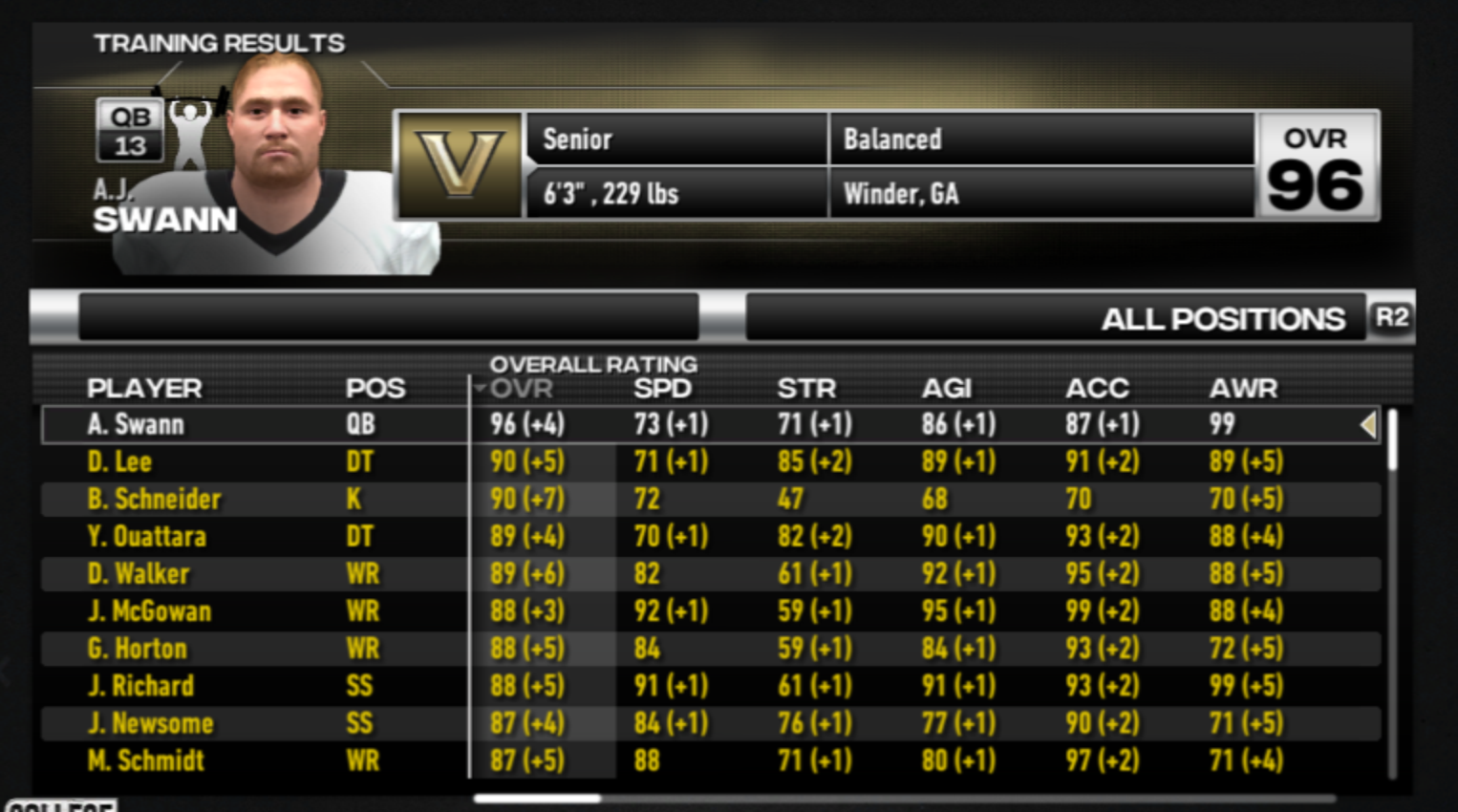Sort the list by STR column

(806, 389)
